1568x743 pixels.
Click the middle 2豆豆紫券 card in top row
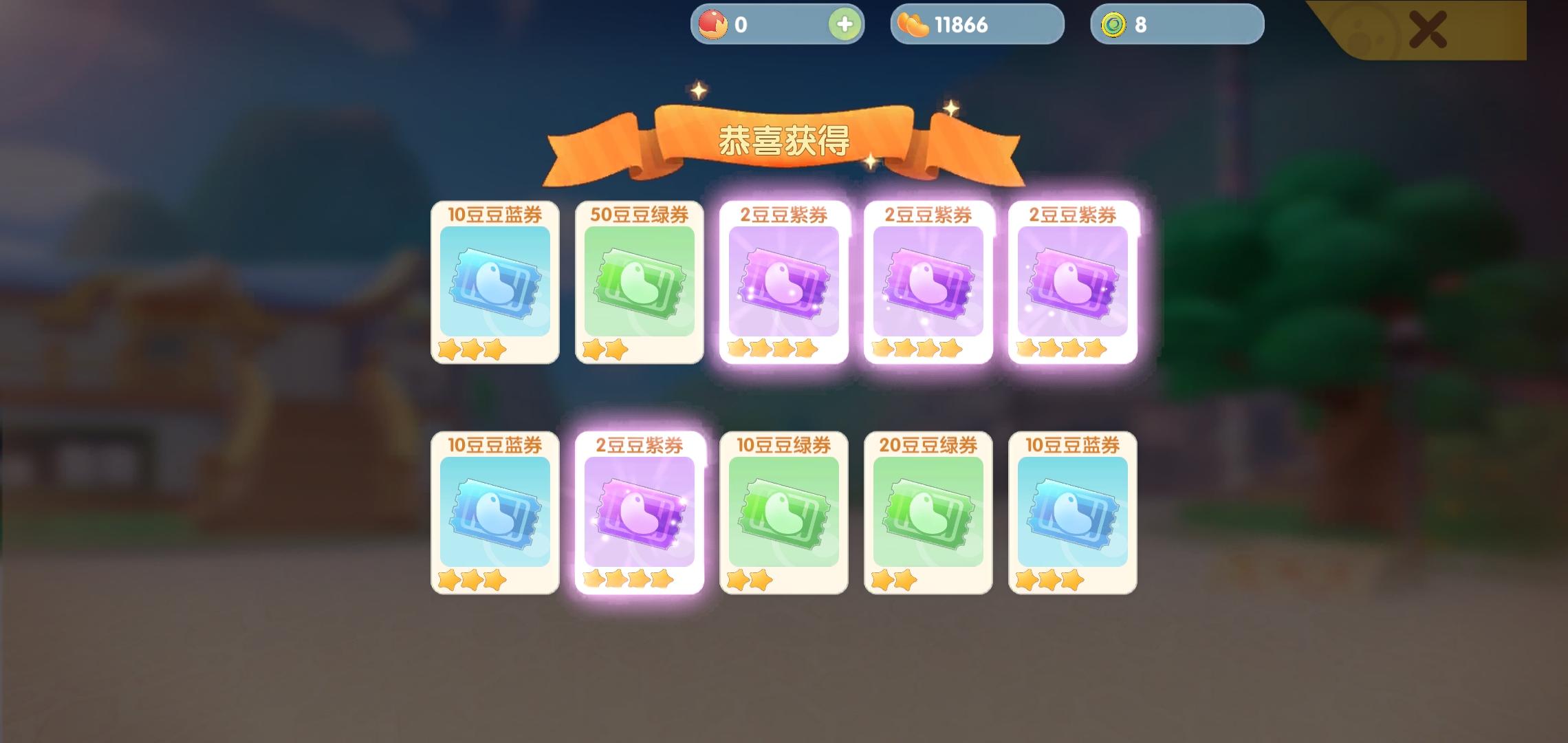coord(927,286)
